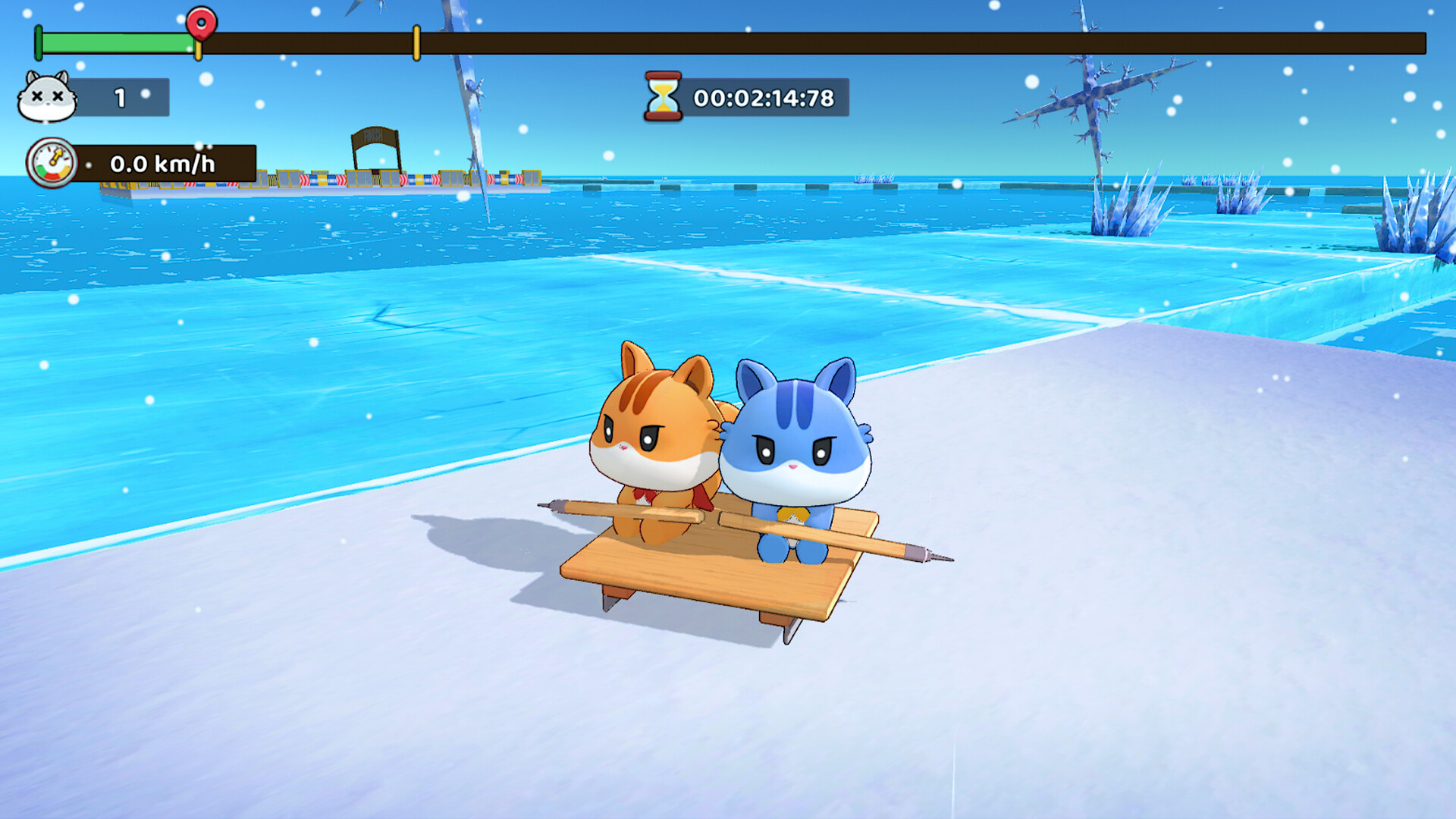Click the hourglass timer icon
This screenshot has height=819, width=1456.
click(663, 96)
